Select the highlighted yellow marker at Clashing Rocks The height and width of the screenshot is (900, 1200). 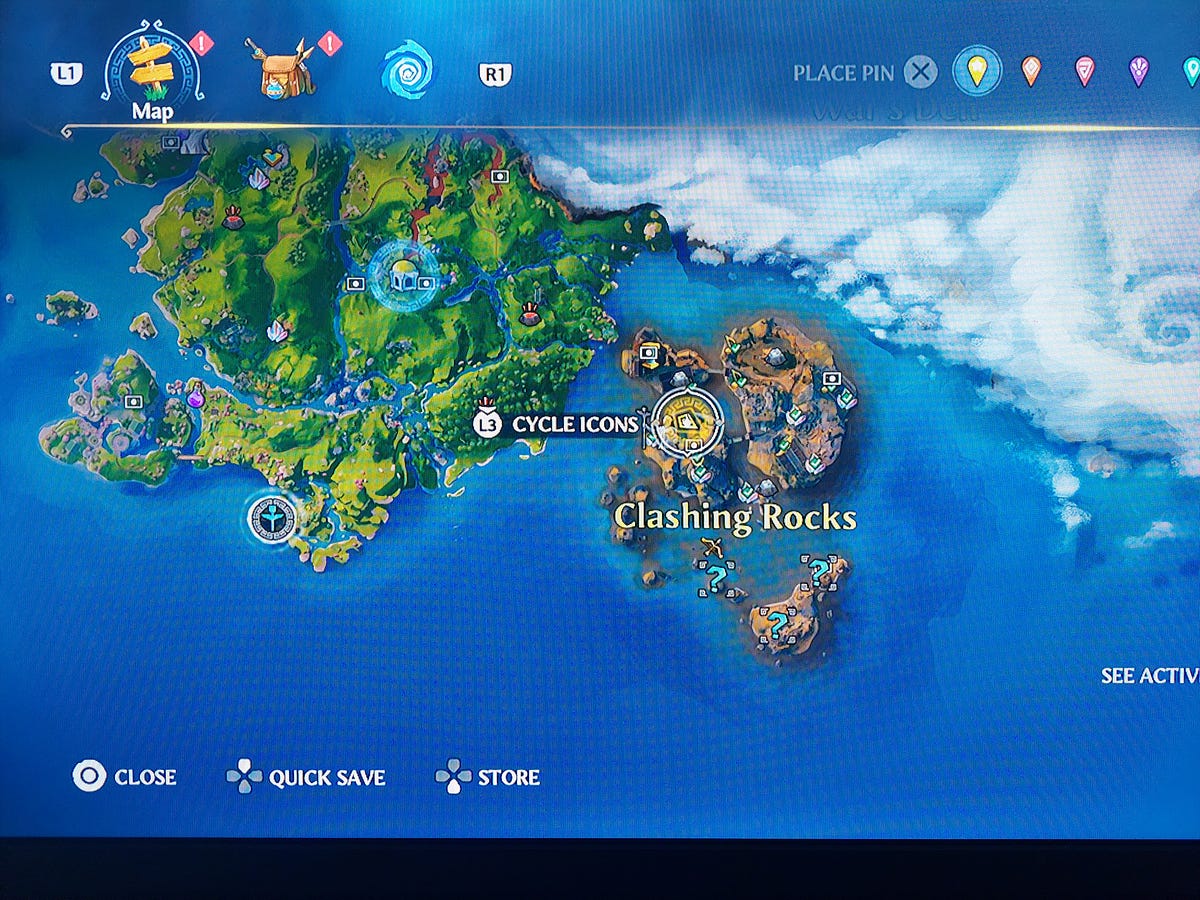point(687,424)
